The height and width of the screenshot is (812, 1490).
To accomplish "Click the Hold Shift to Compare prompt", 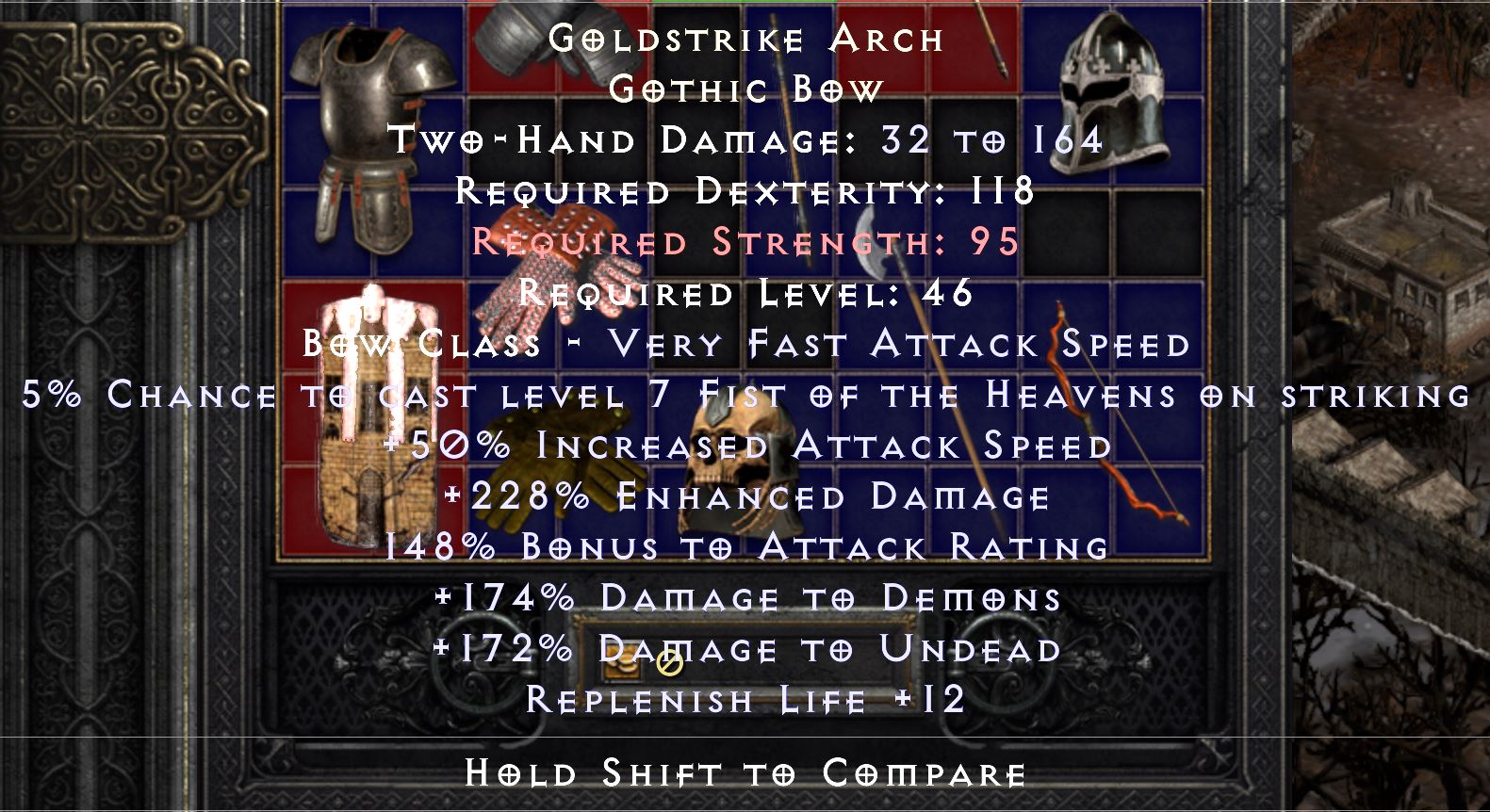I will pos(745,774).
